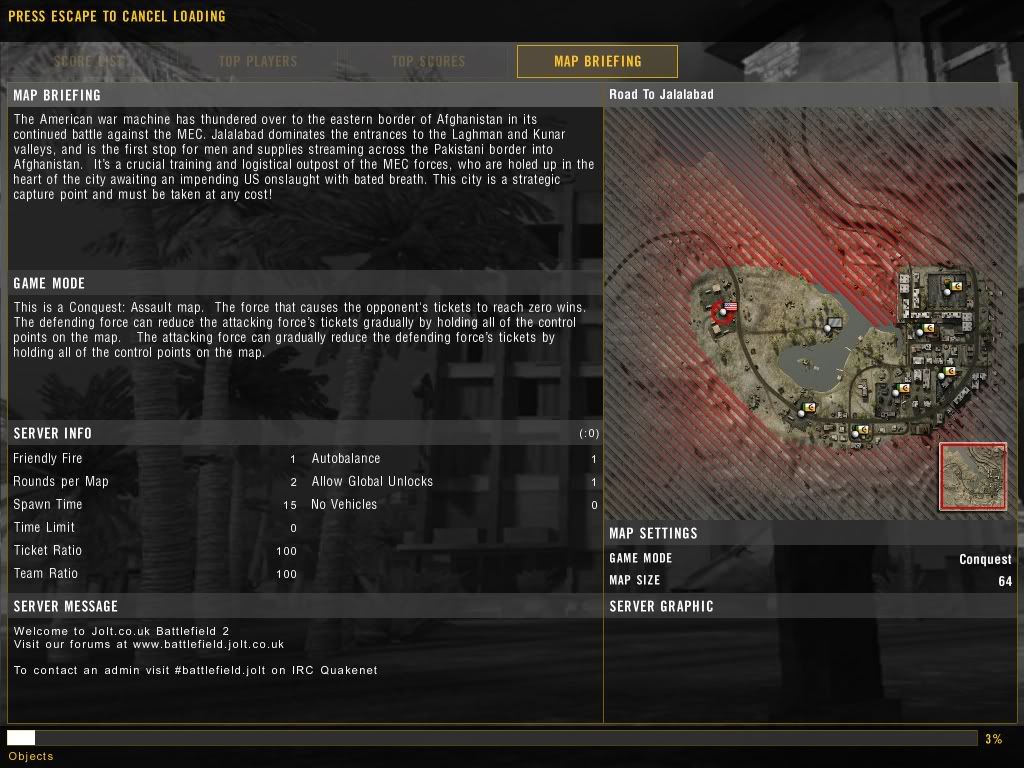Image resolution: width=1024 pixels, height=768 pixels.
Task: Select the US flag base marker on the map
Action: (724, 311)
